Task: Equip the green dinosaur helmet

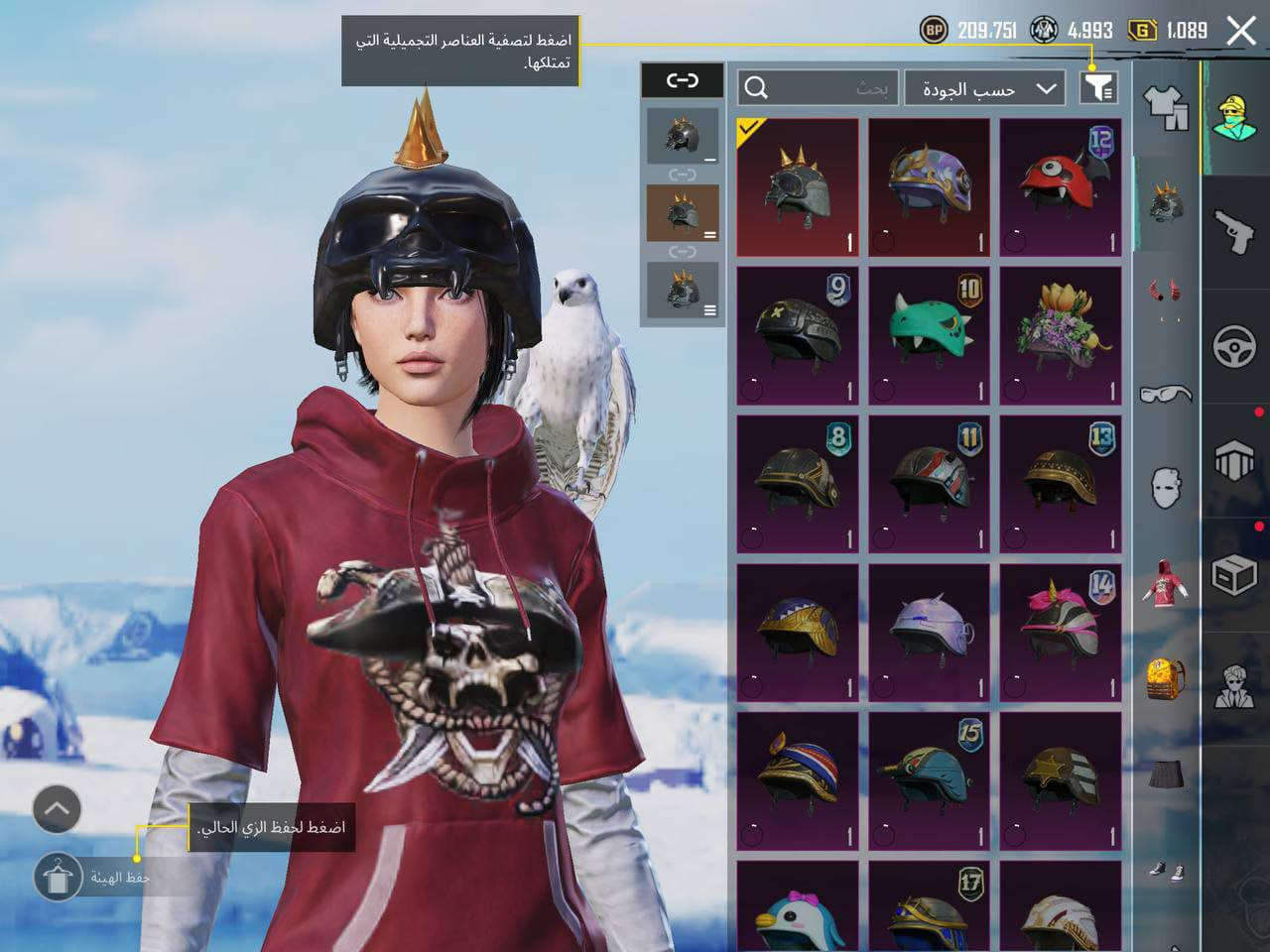Action: (x=928, y=332)
